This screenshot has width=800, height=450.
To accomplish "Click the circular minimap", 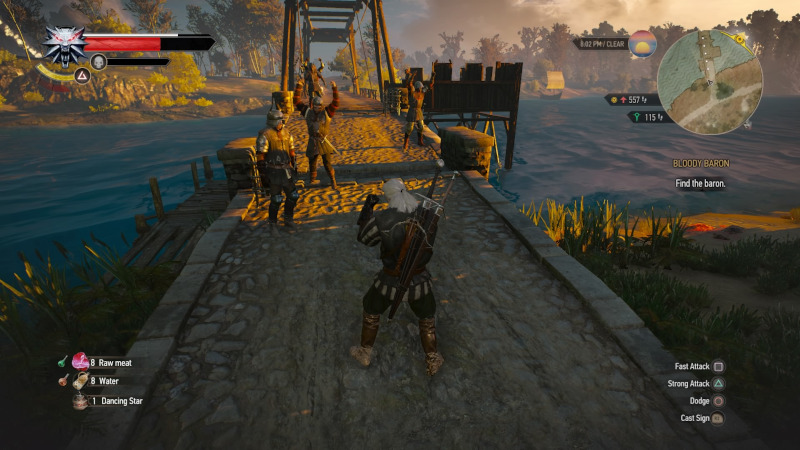I will (x=711, y=81).
